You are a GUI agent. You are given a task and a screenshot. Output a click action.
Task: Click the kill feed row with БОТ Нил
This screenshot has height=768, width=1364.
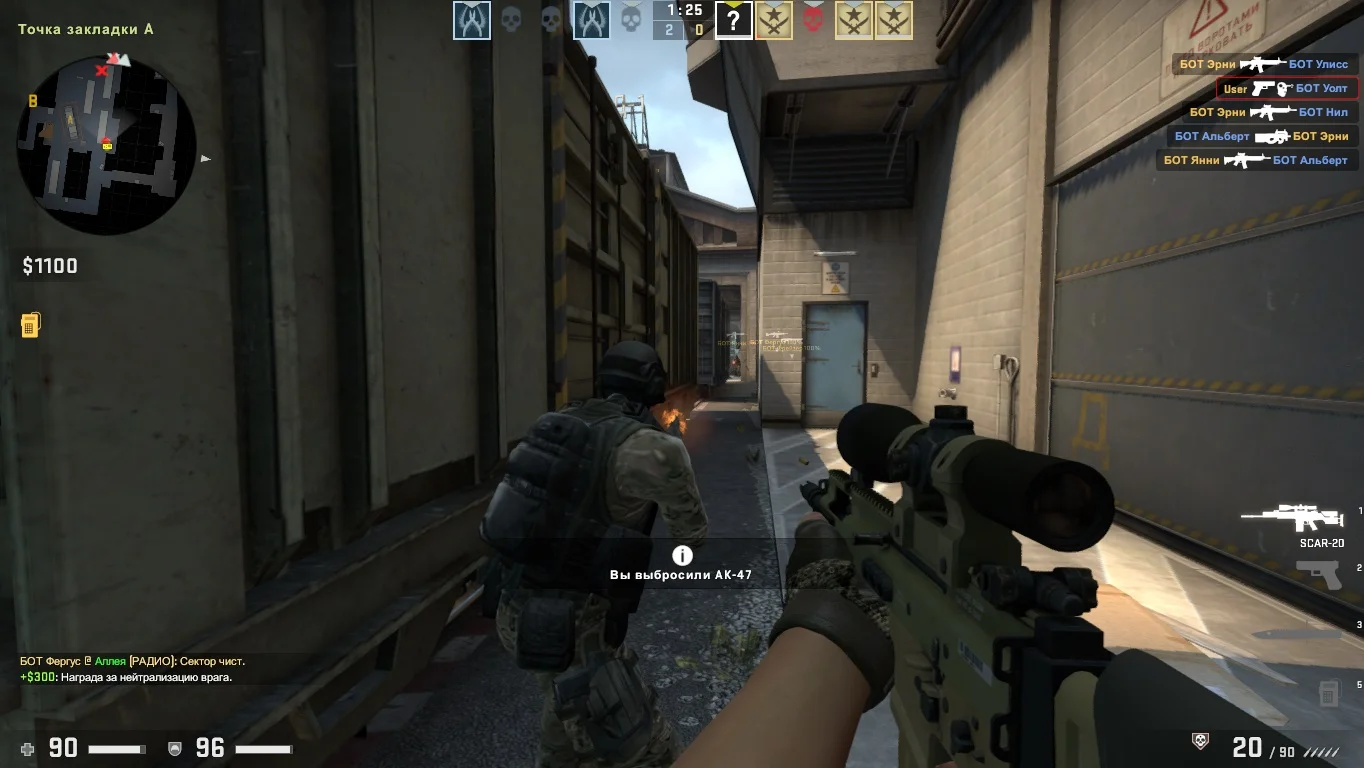pyautogui.click(x=1268, y=112)
